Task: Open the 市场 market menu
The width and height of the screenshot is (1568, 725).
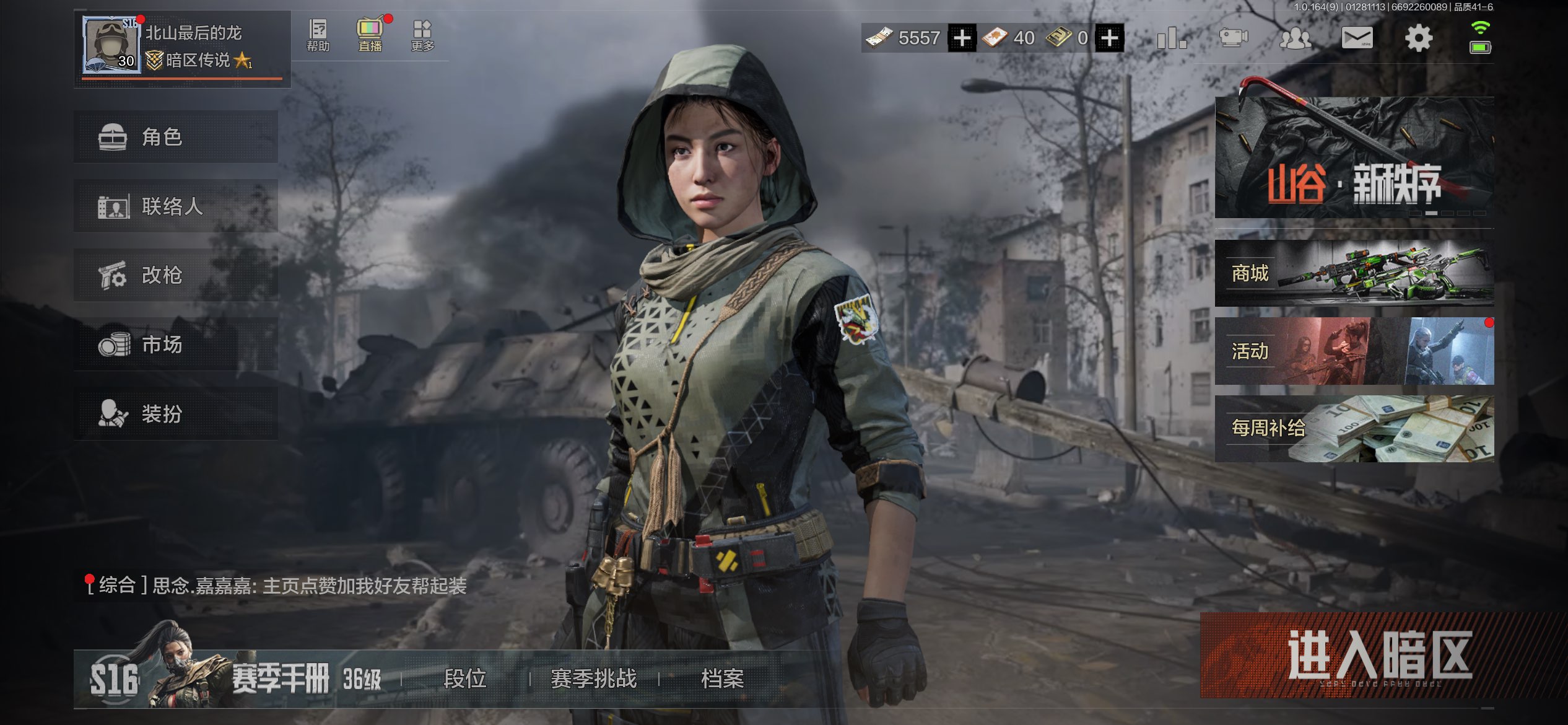Action: (x=175, y=345)
